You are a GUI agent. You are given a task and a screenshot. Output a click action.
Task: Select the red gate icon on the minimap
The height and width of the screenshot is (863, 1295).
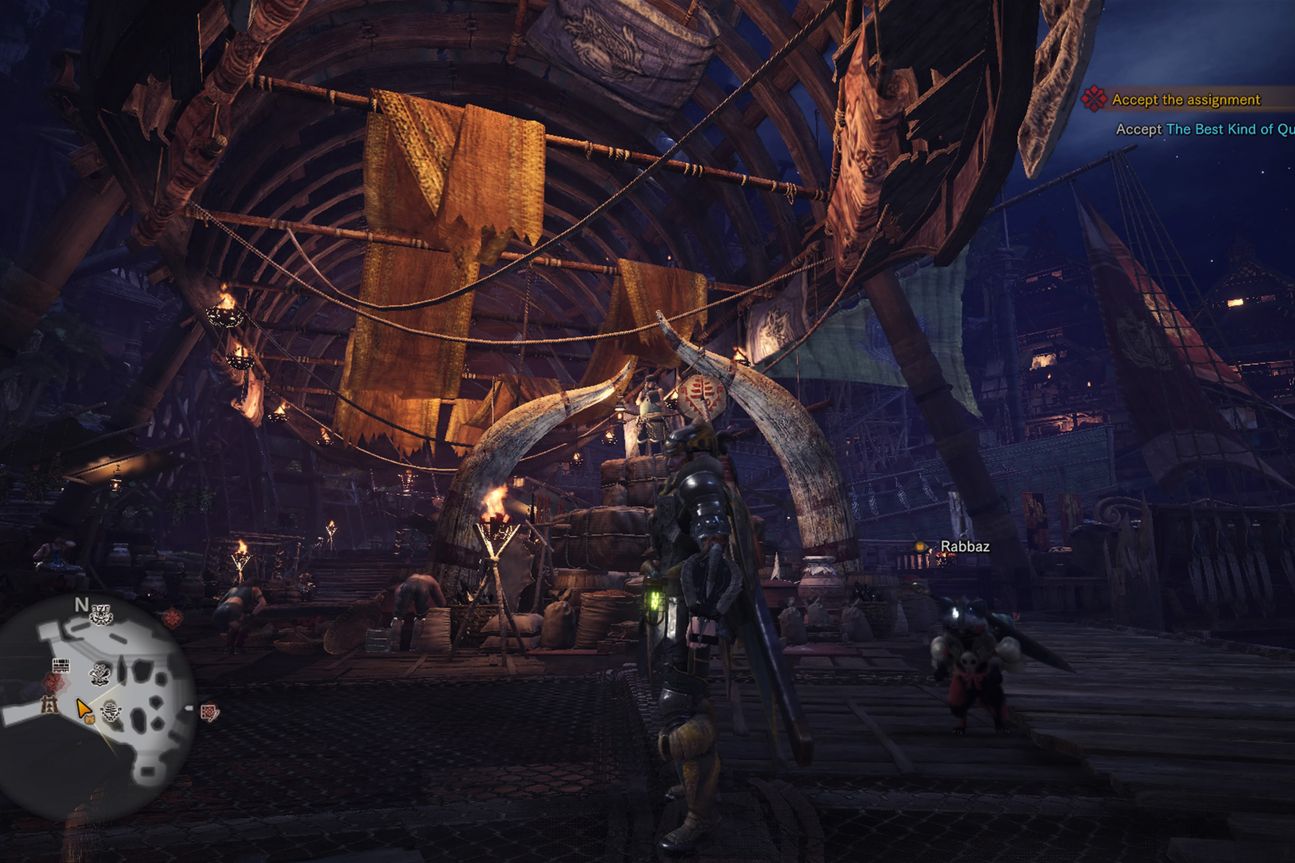tap(49, 706)
